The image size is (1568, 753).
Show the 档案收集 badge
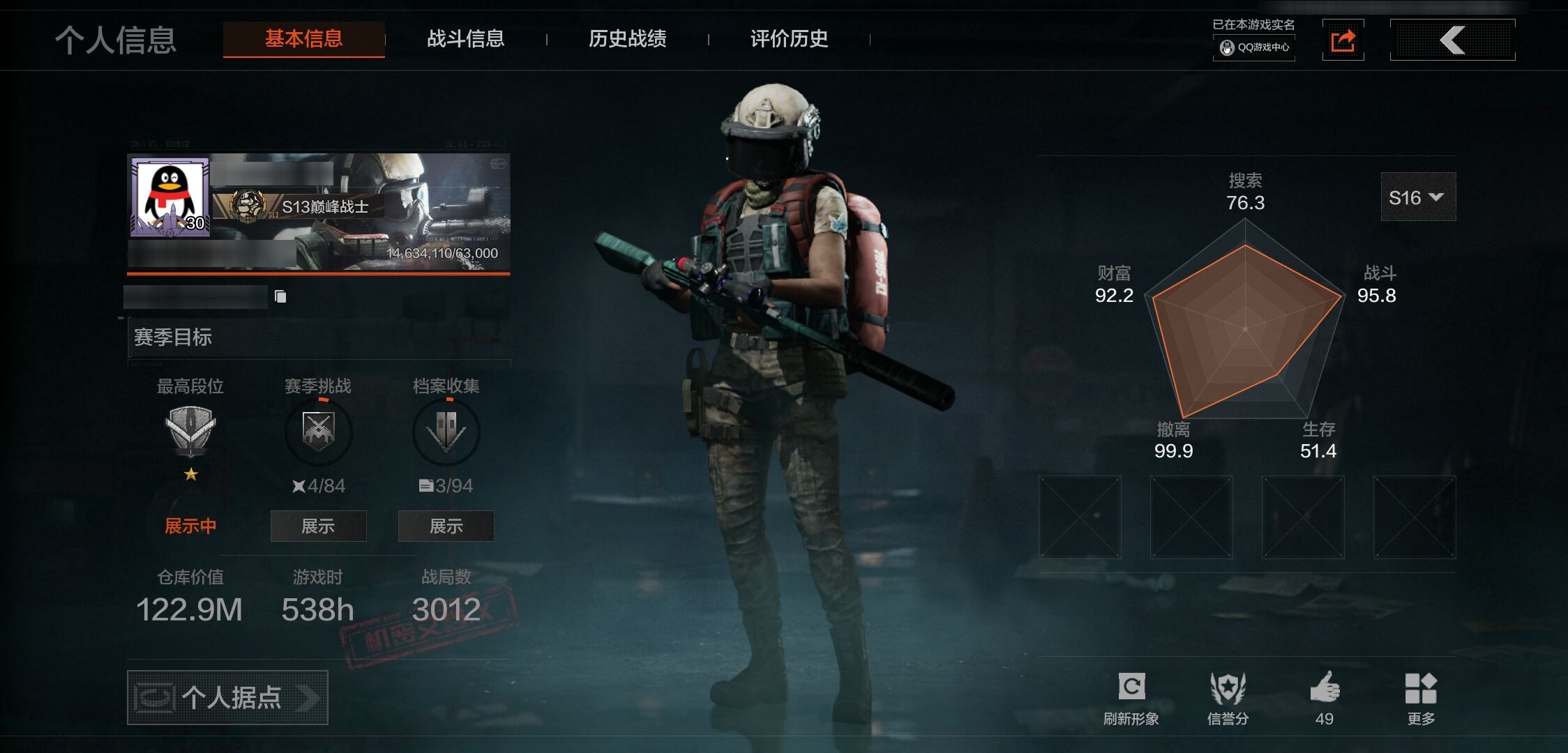446,526
